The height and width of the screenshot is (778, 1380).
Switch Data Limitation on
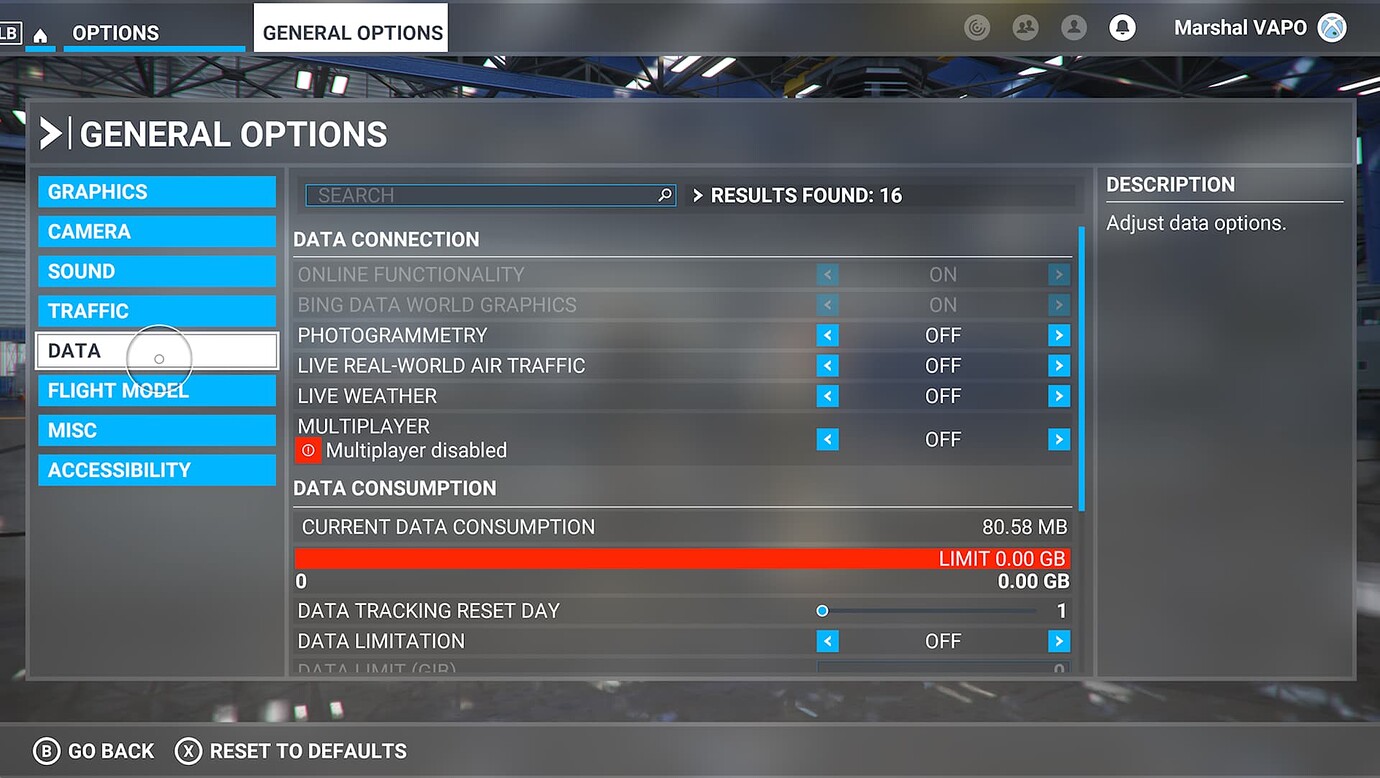(x=1058, y=641)
